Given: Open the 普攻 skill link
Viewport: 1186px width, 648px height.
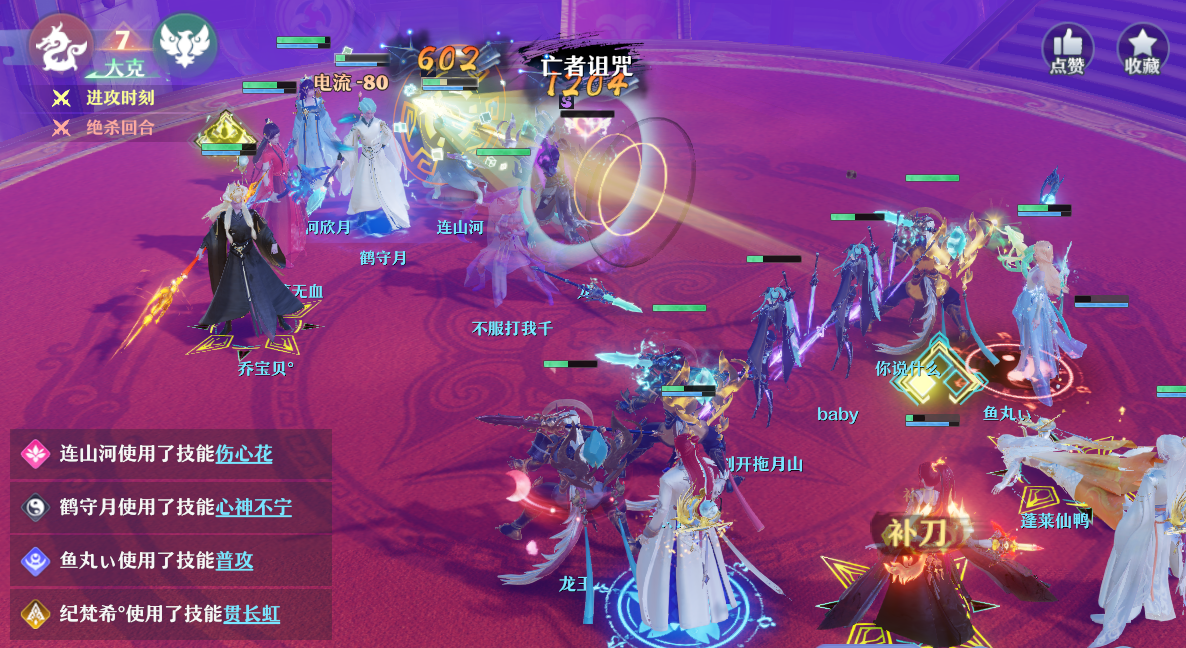Looking at the screenshot, I should tap(234, 560).
